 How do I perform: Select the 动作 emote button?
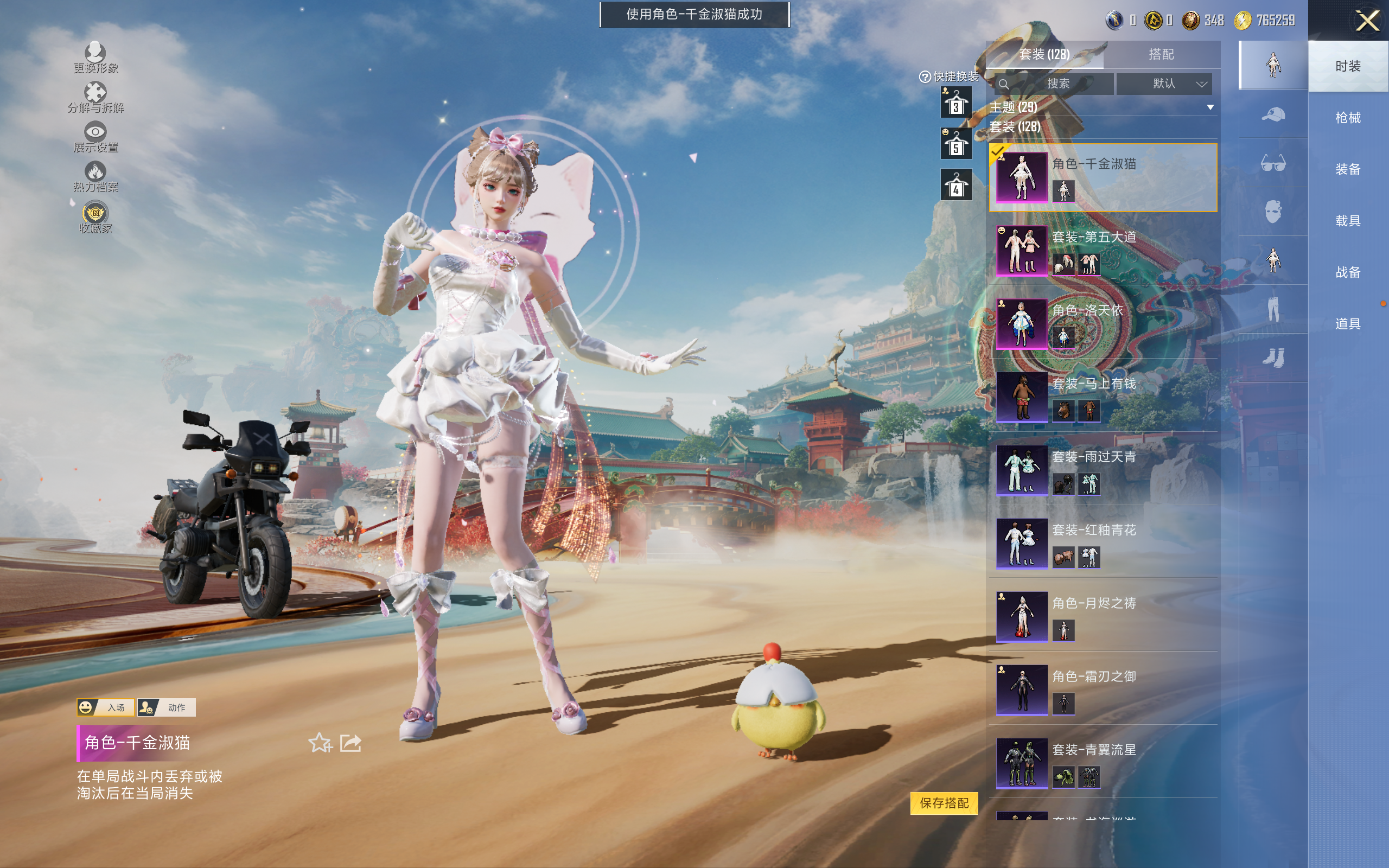167,707
